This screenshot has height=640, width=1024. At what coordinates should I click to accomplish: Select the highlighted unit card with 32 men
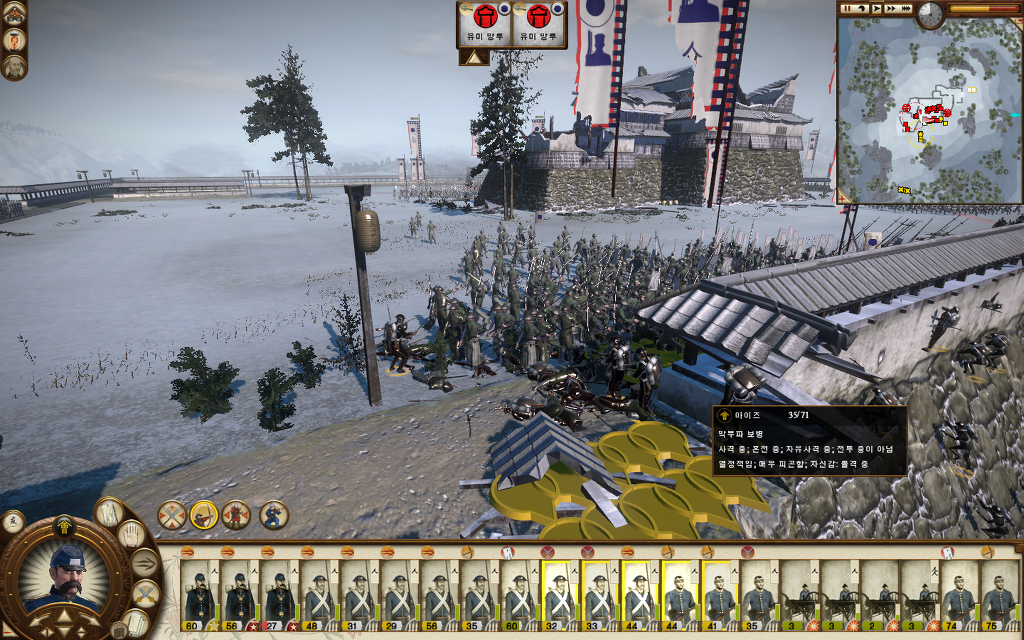click(x=559, y=592)
